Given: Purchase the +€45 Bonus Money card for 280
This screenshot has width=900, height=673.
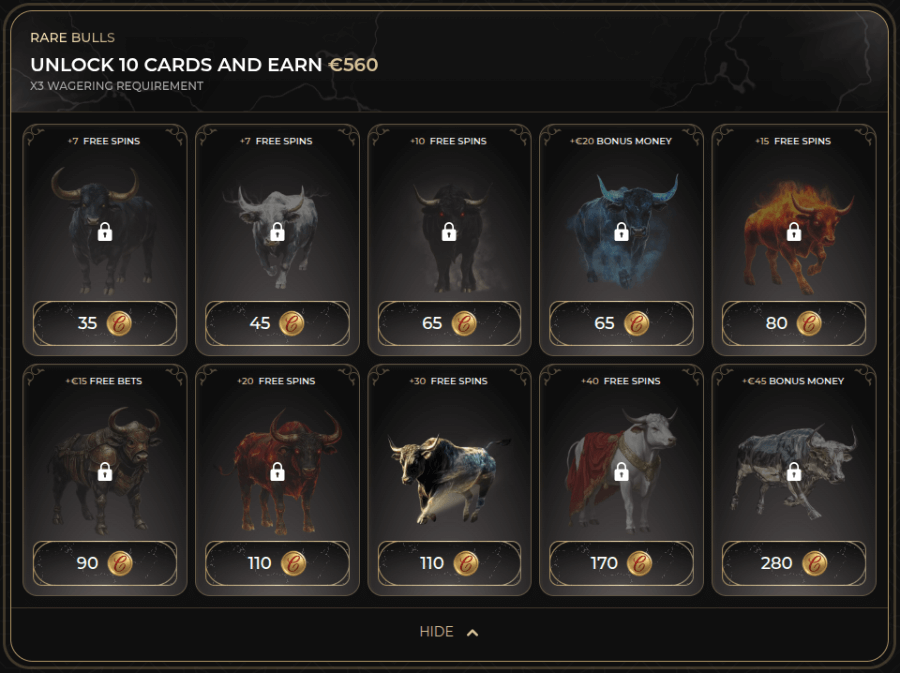Looking at the screenshot, I should 793,563.
